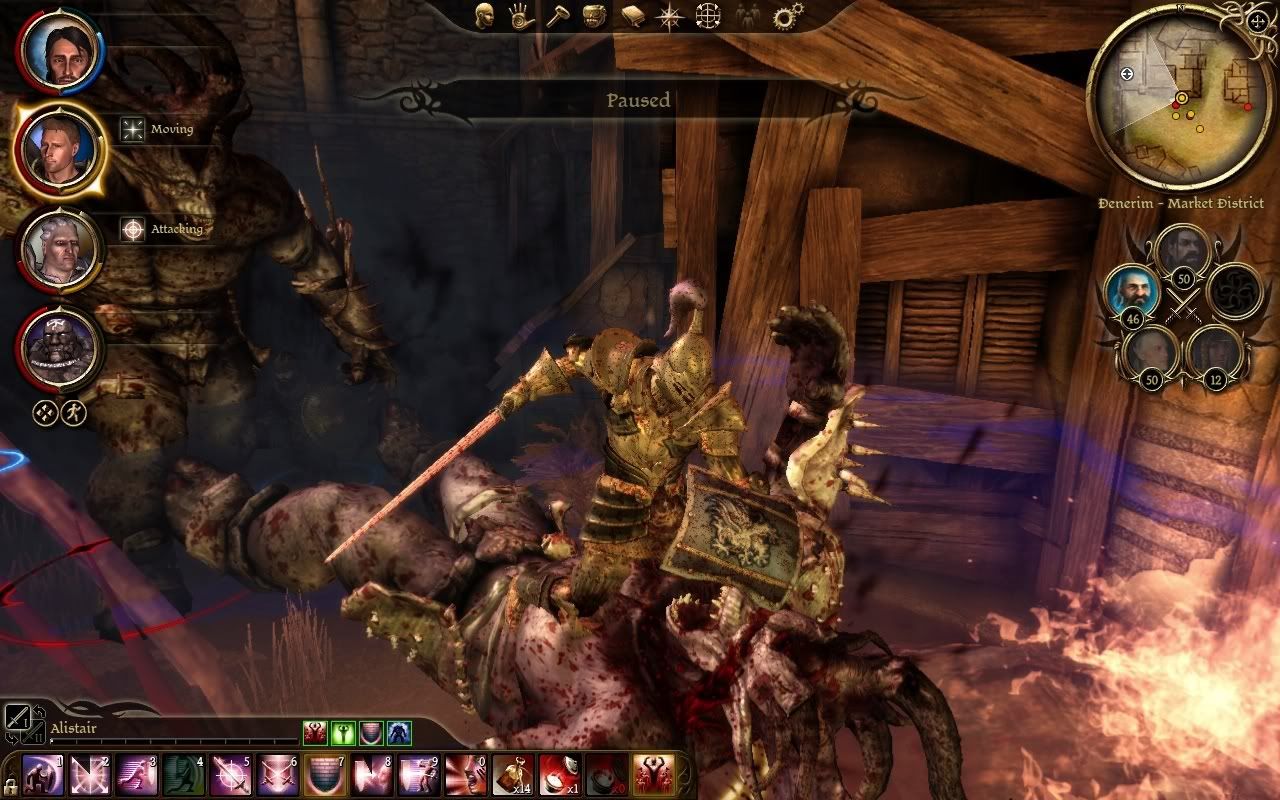Select the white-haired party member portrait
The height and width of the screenshot is (800, 1280).
point(60,250)
